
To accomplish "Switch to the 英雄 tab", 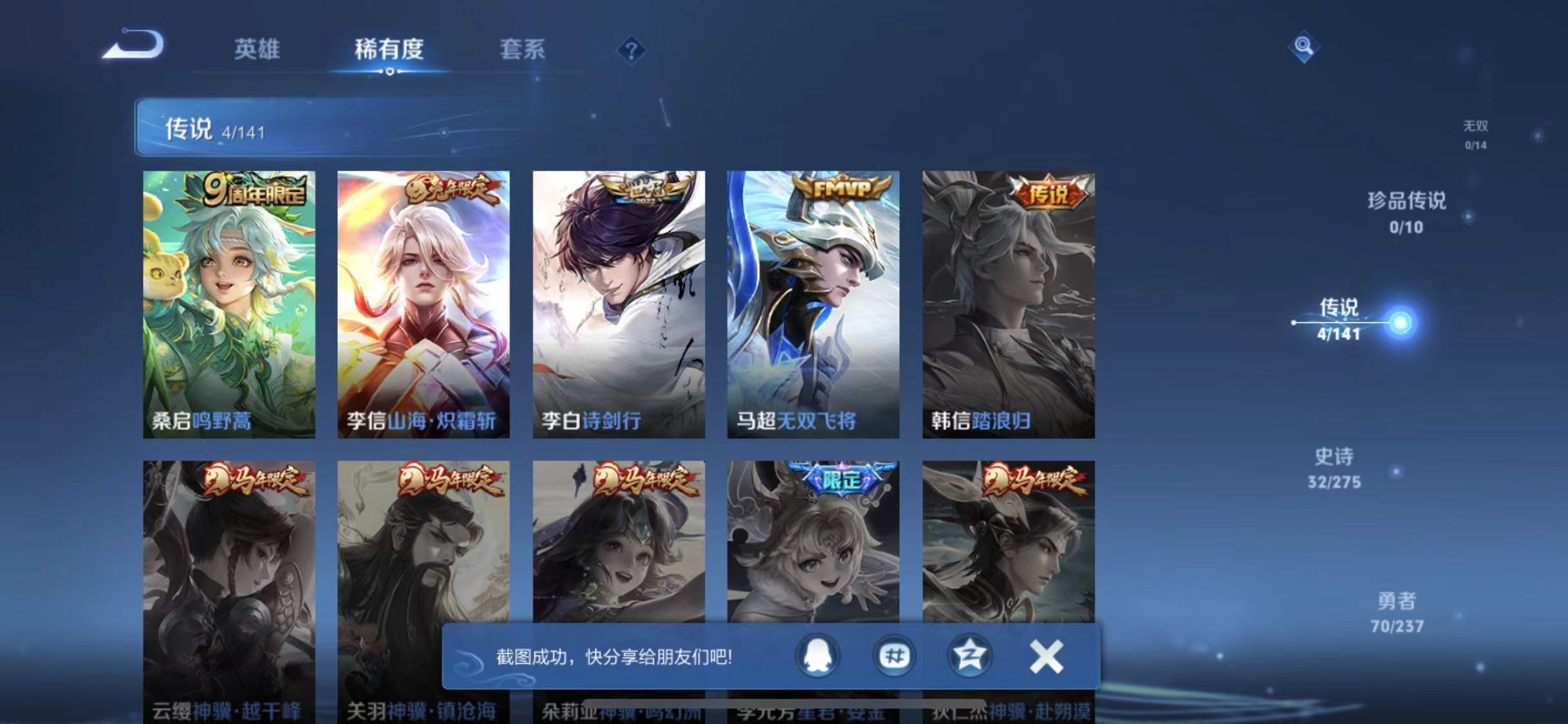I will pos(257,50).
